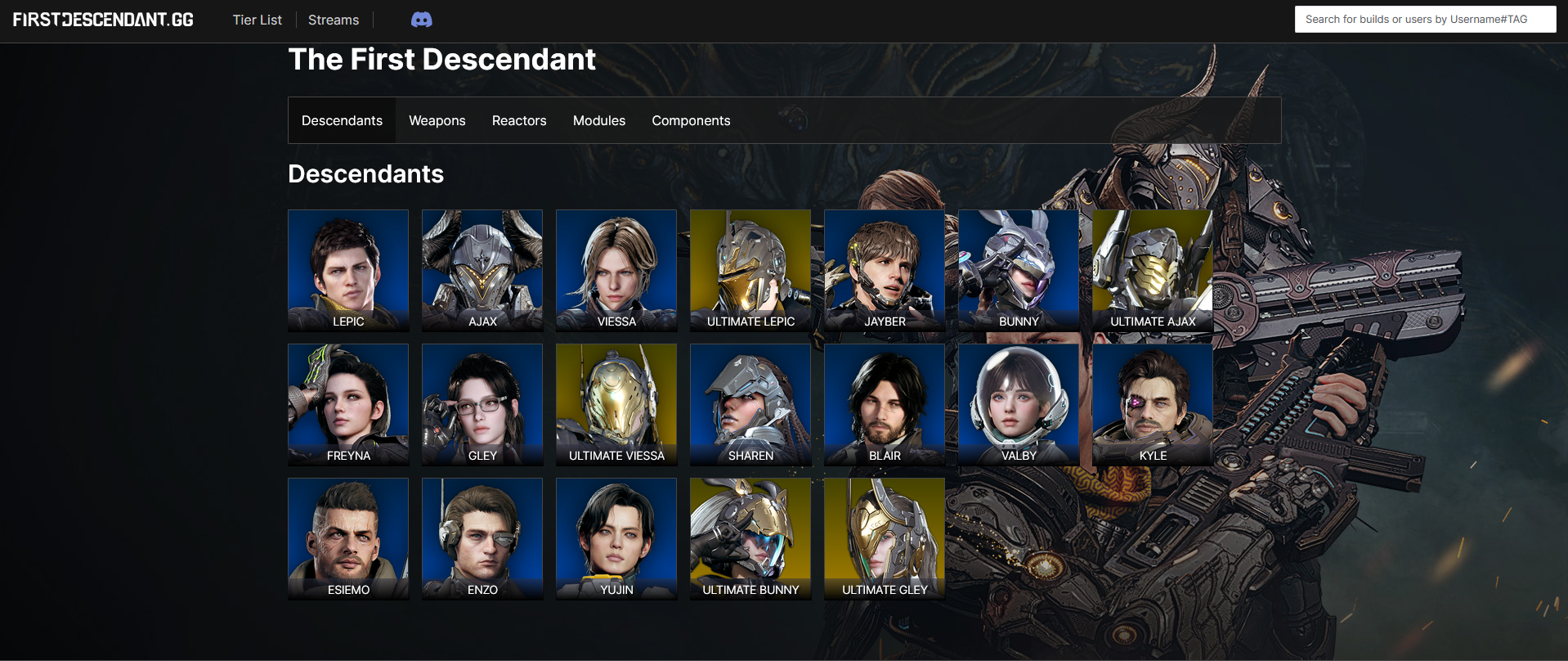
Task: Open the Ultimate Viessa character page
Action: [616, 404]
